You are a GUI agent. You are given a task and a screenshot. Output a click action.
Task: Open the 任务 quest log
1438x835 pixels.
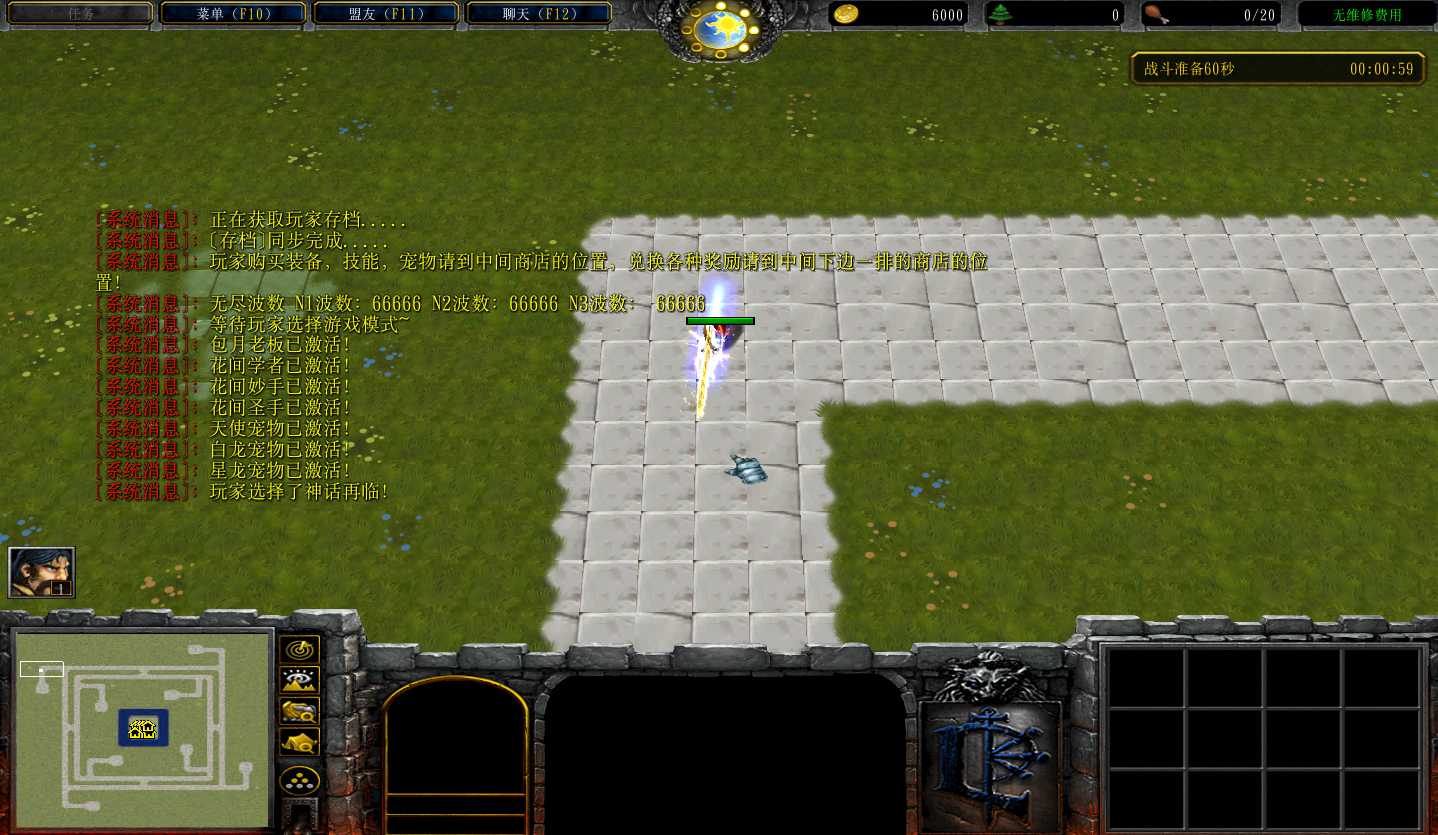tap(79, 12)
